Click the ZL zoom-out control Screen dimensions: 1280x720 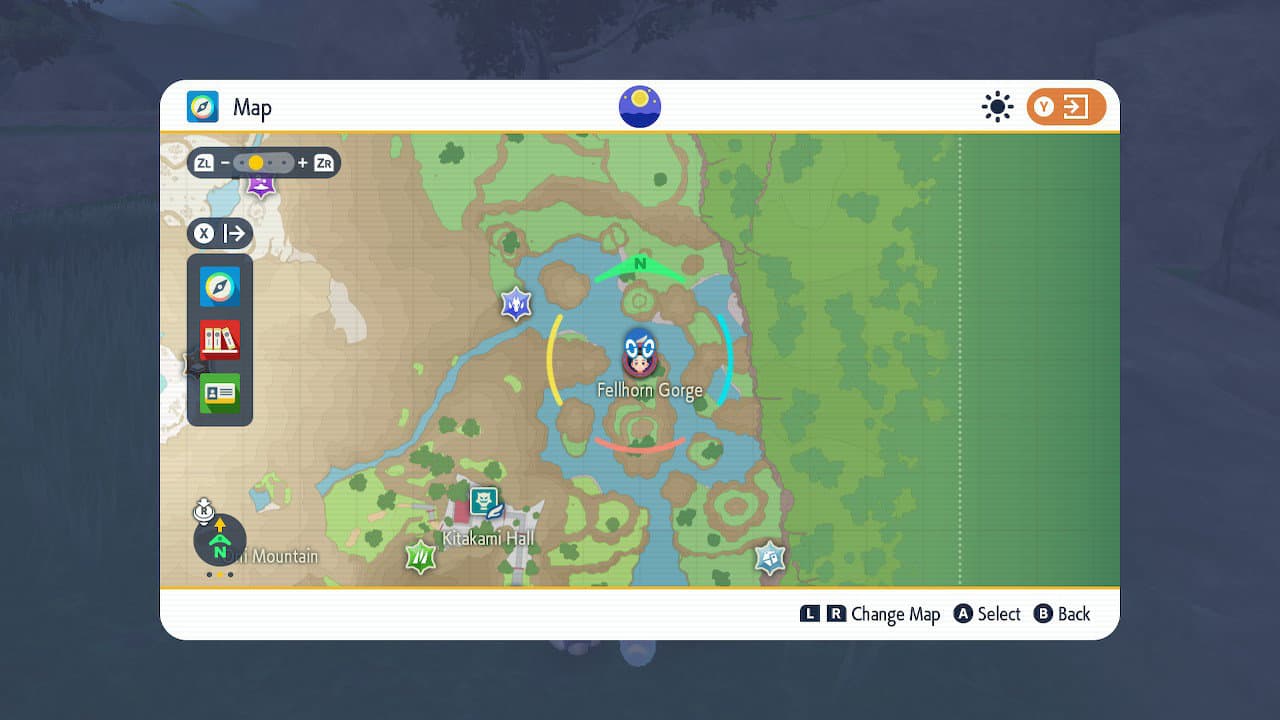[x=205, y=163]
